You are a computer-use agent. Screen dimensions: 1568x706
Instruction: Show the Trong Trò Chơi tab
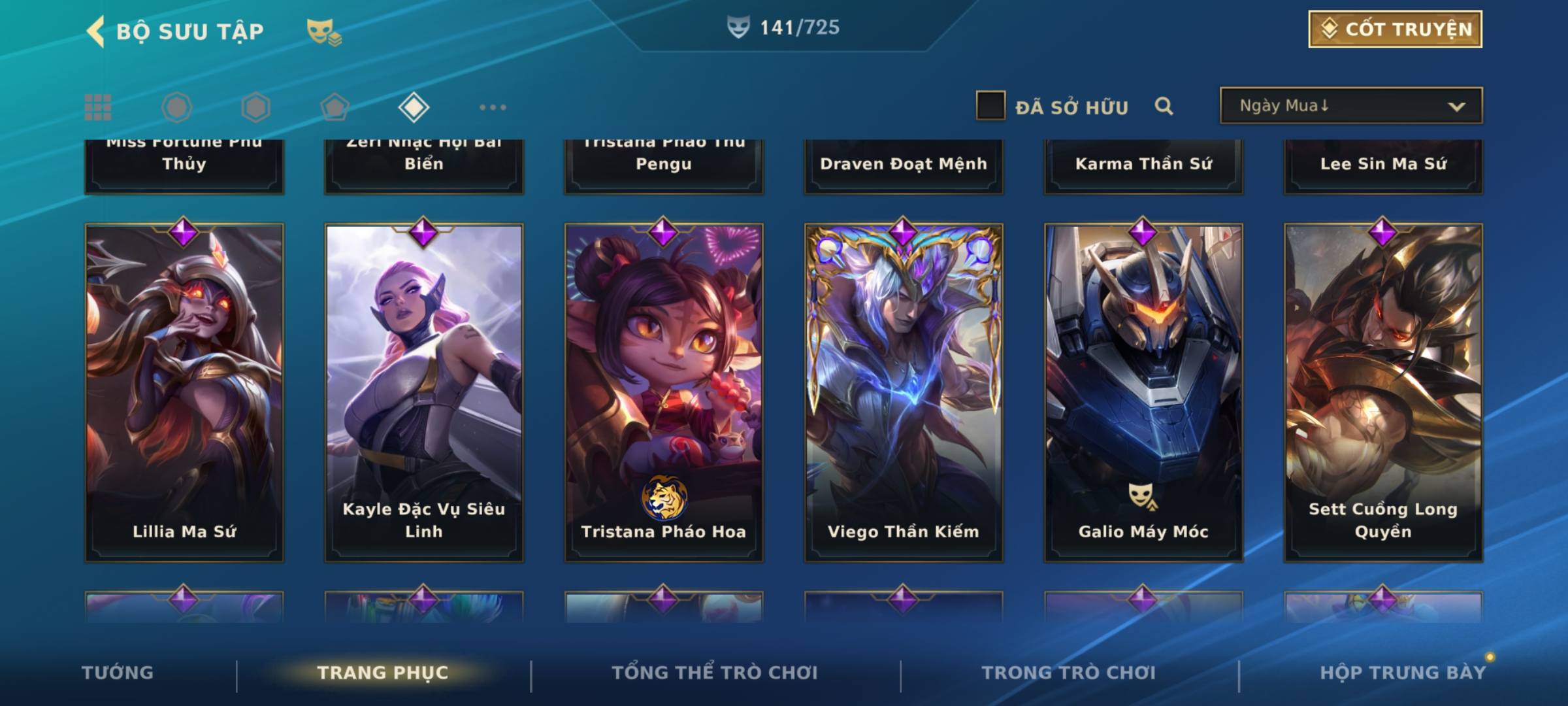pyautogui.click(x=1069, y=673)
